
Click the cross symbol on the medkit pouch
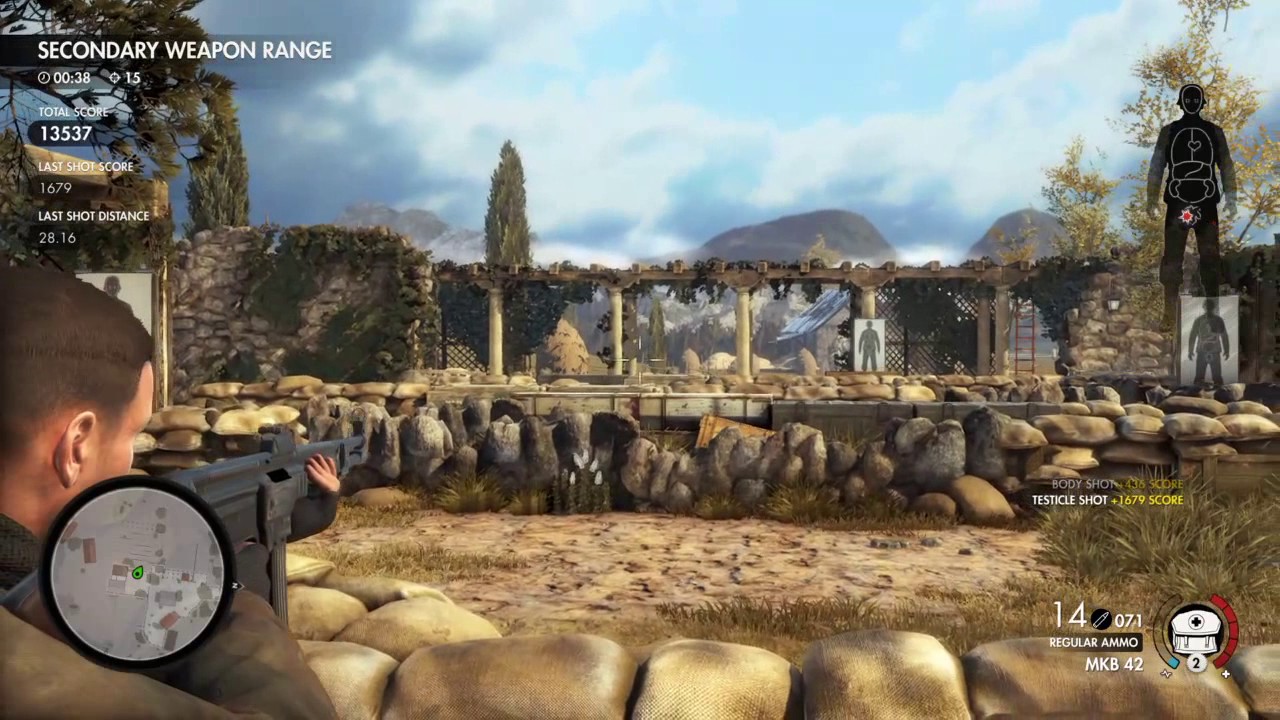tap(1196, 621)
